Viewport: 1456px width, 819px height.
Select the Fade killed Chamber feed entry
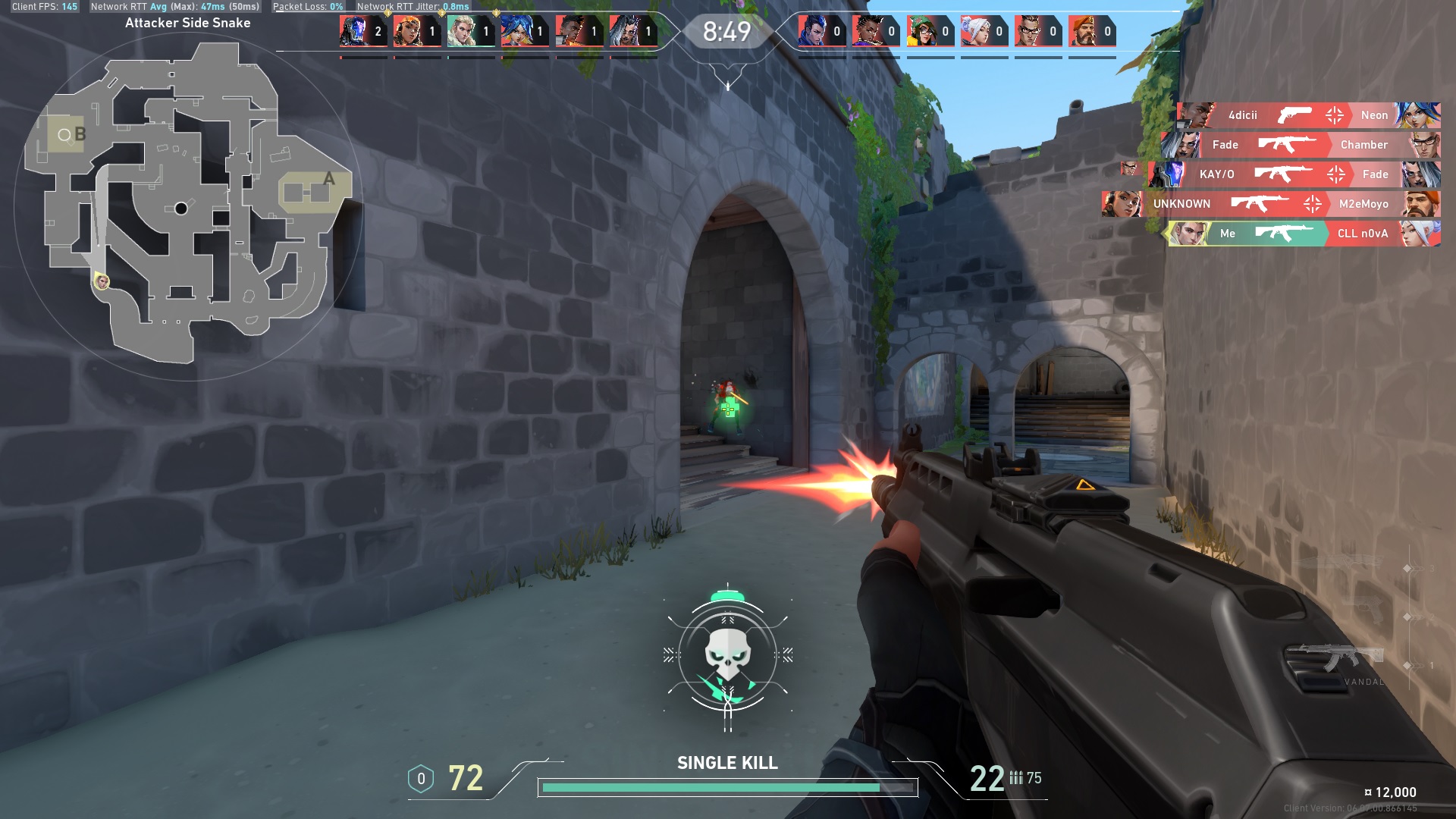click(1300, 145)
